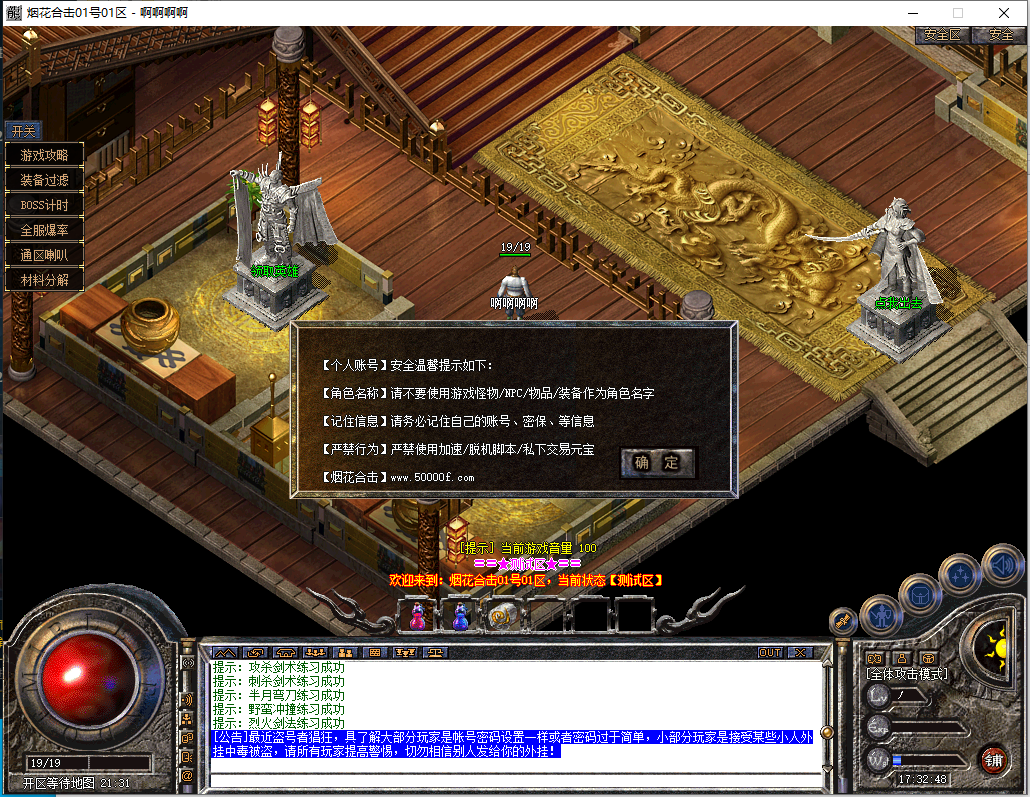Open the bag inventory round button

(919, 595)
